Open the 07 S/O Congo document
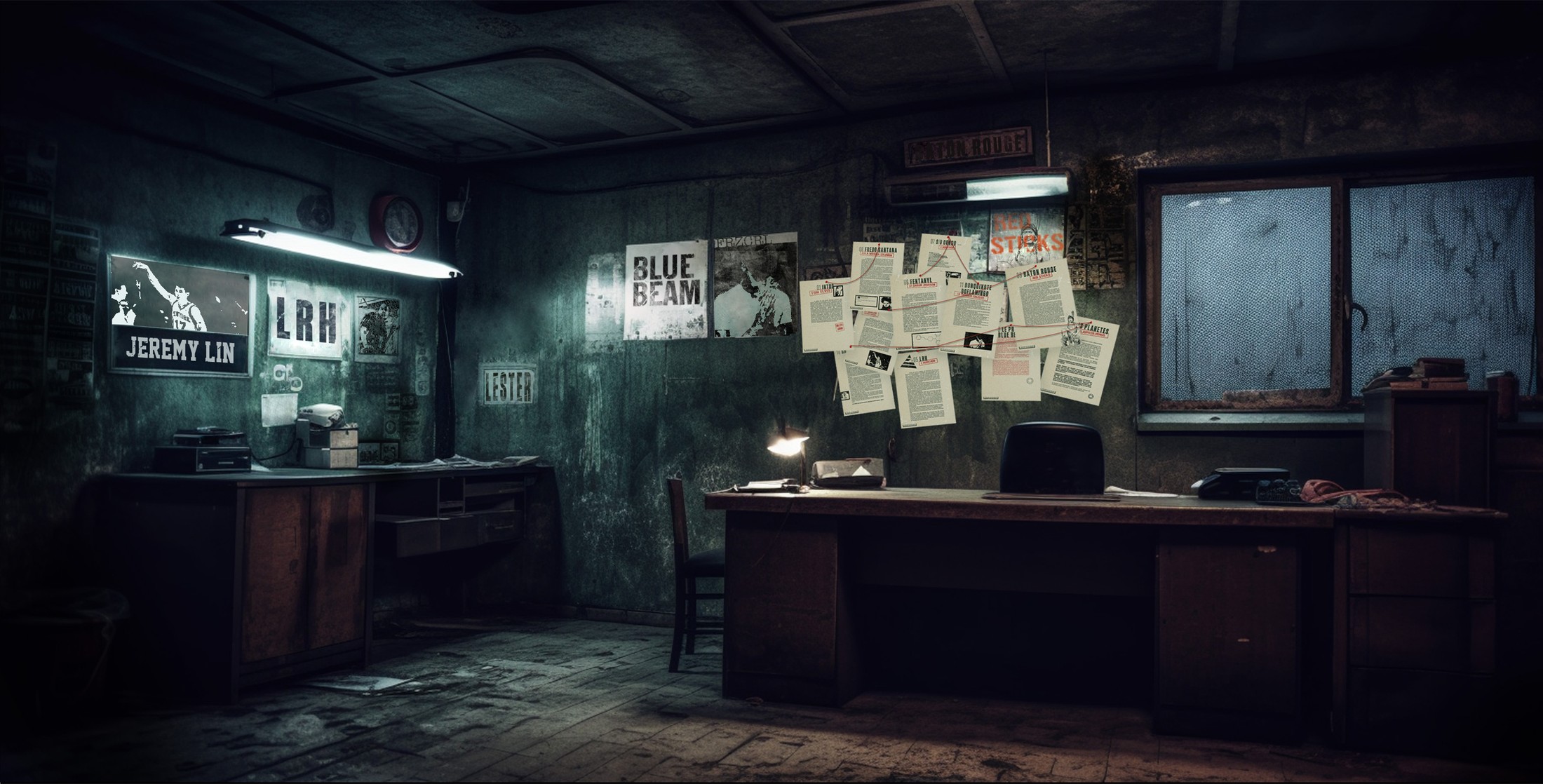The width and height of the screenshot is (1543, 784). pos(945,252)
